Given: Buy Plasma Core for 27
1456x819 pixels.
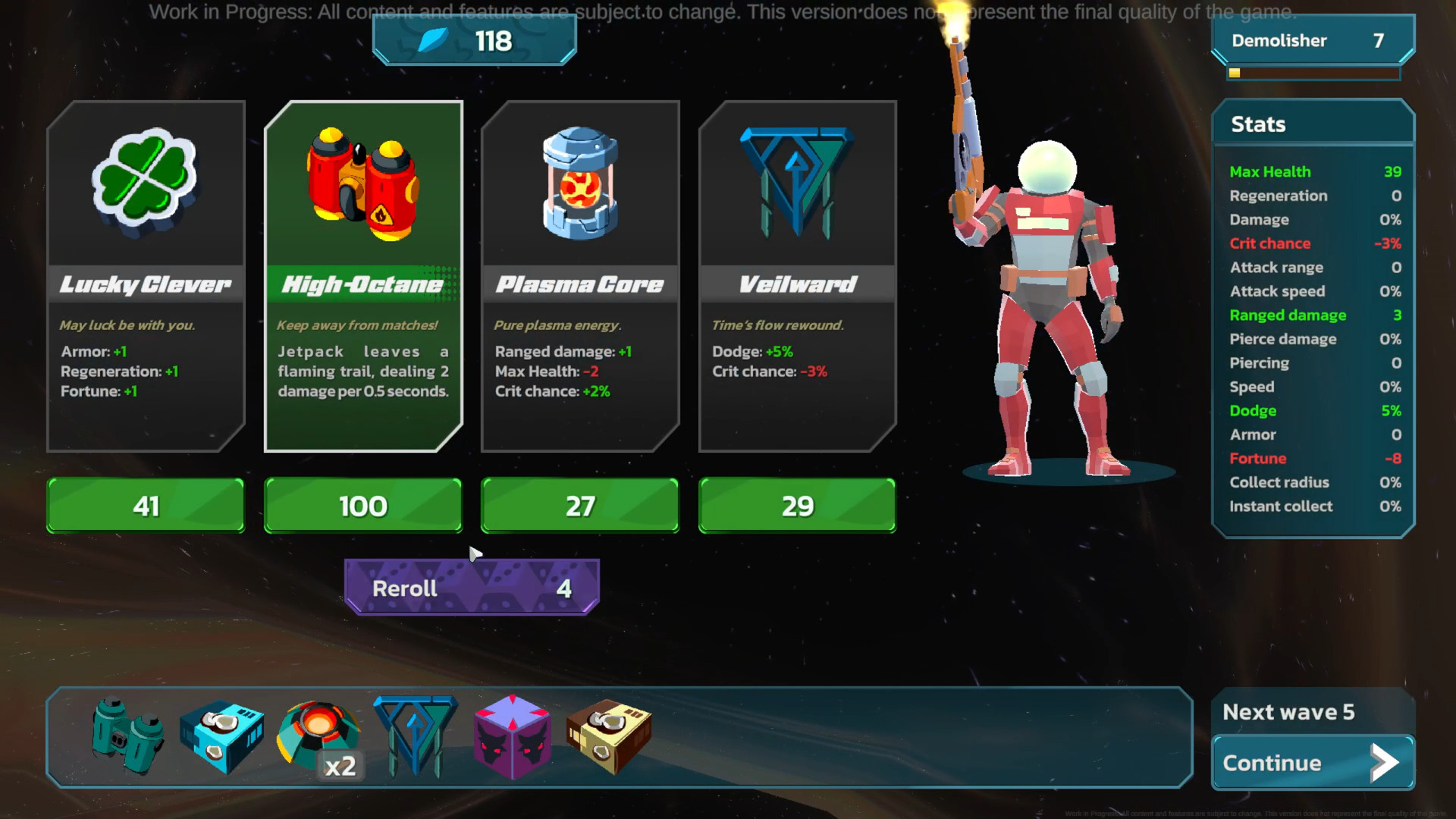Looking at the screenshot, I should point(580,506).
